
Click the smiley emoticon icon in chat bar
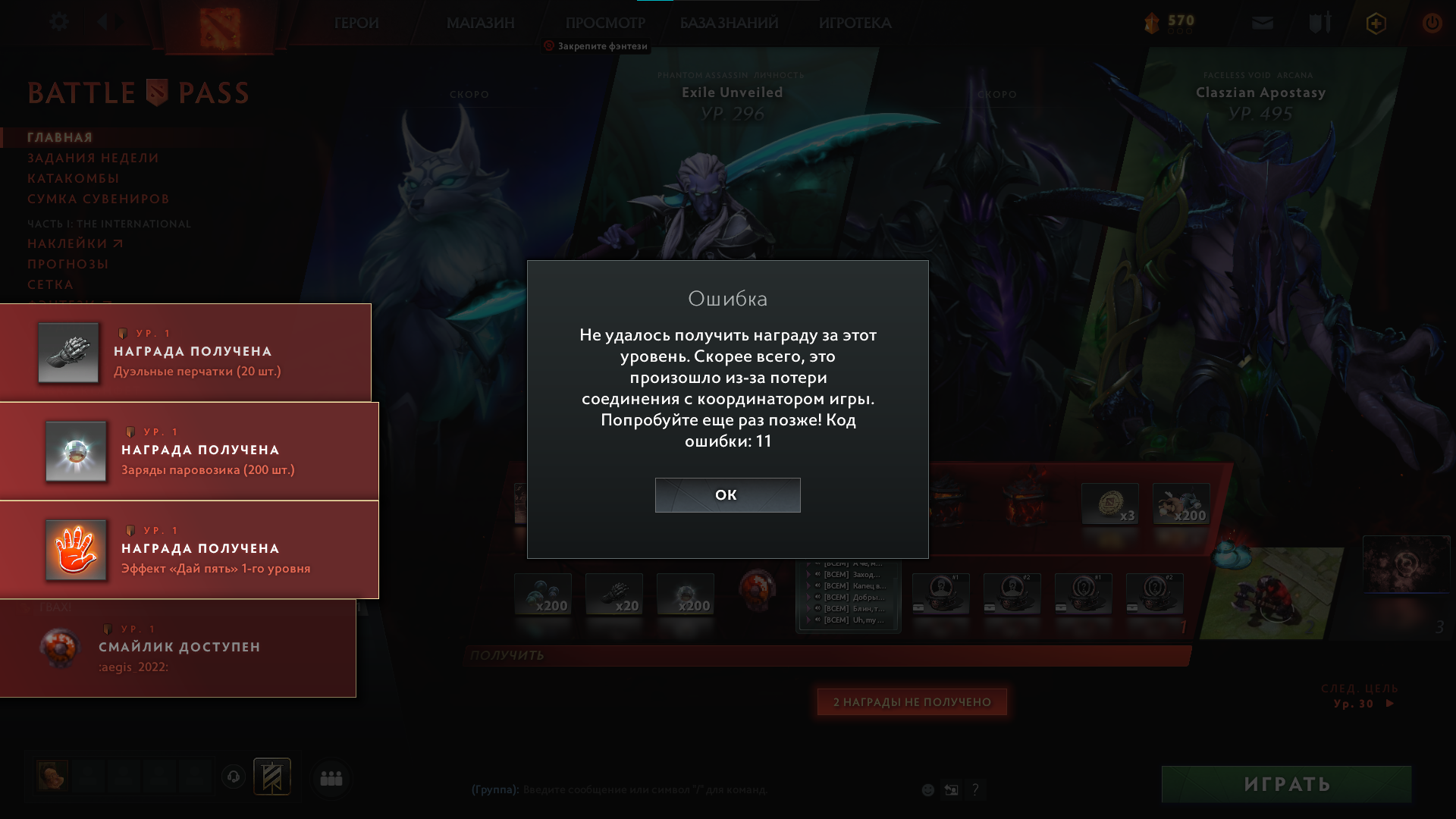pyautogui.click(x=927, y=789)
